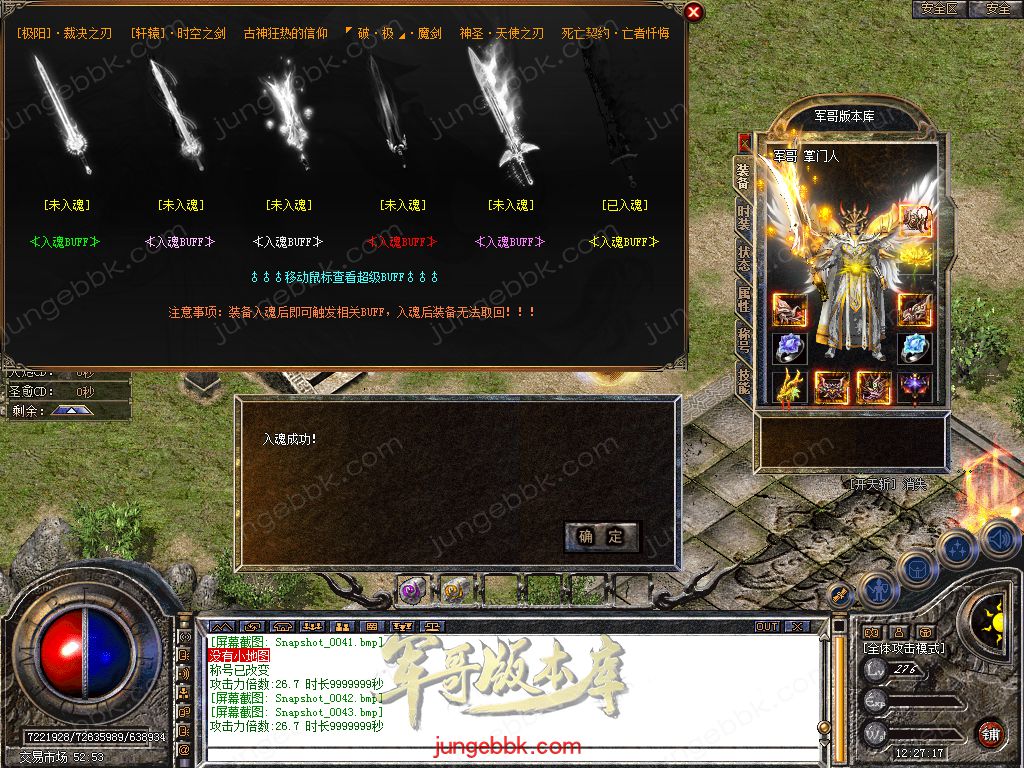Select the left blue gem ring slot
The width and height of the screenshot is (1024, 768).
(x=789, y=347)
